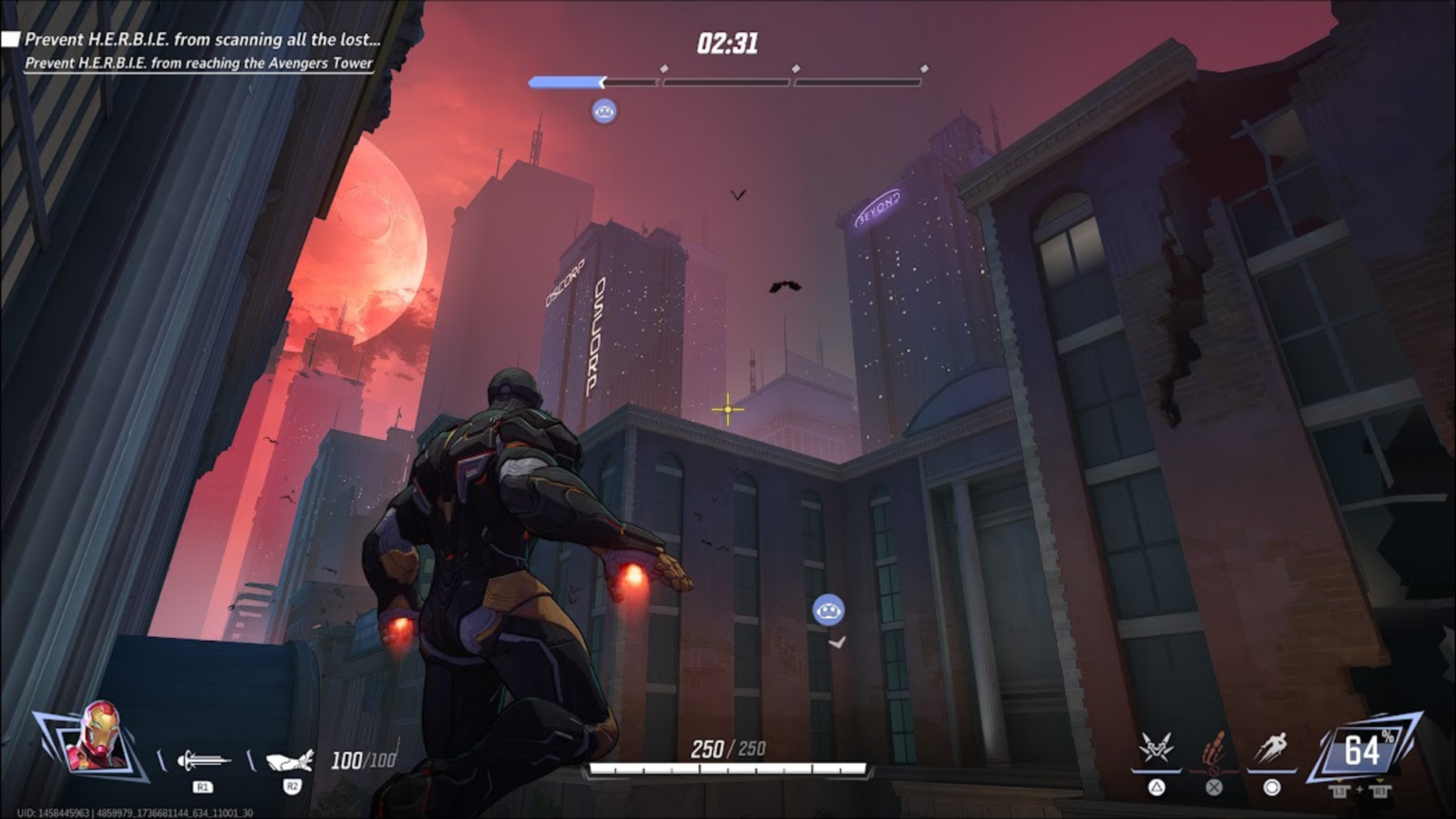This screenshot has height=819, width=1456.
Task: Click the first checkpoint diamond marker
Action: tap(664, 67)
